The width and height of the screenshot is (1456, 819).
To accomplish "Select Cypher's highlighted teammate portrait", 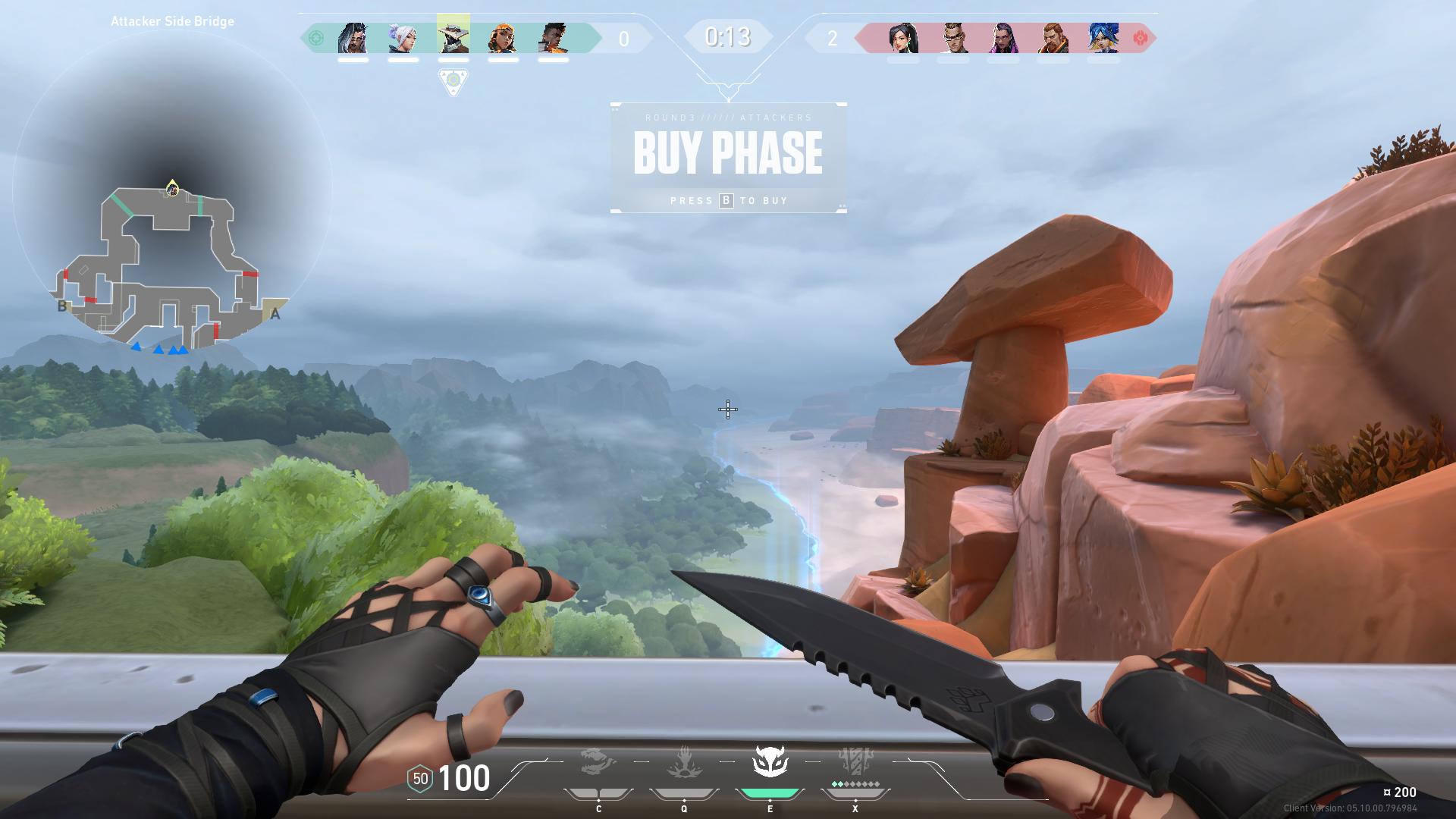I will tap(453, 34).
